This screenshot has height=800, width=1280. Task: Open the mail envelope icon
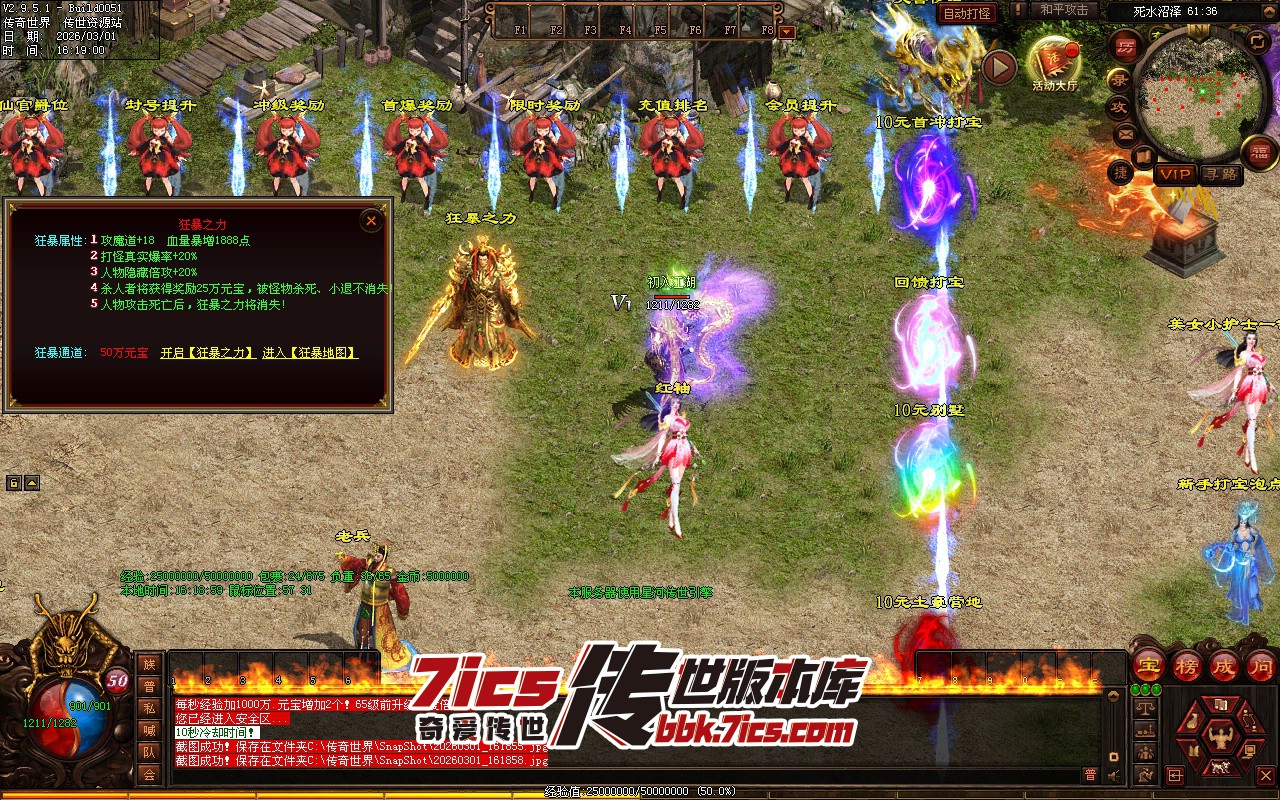[1126, 133]
